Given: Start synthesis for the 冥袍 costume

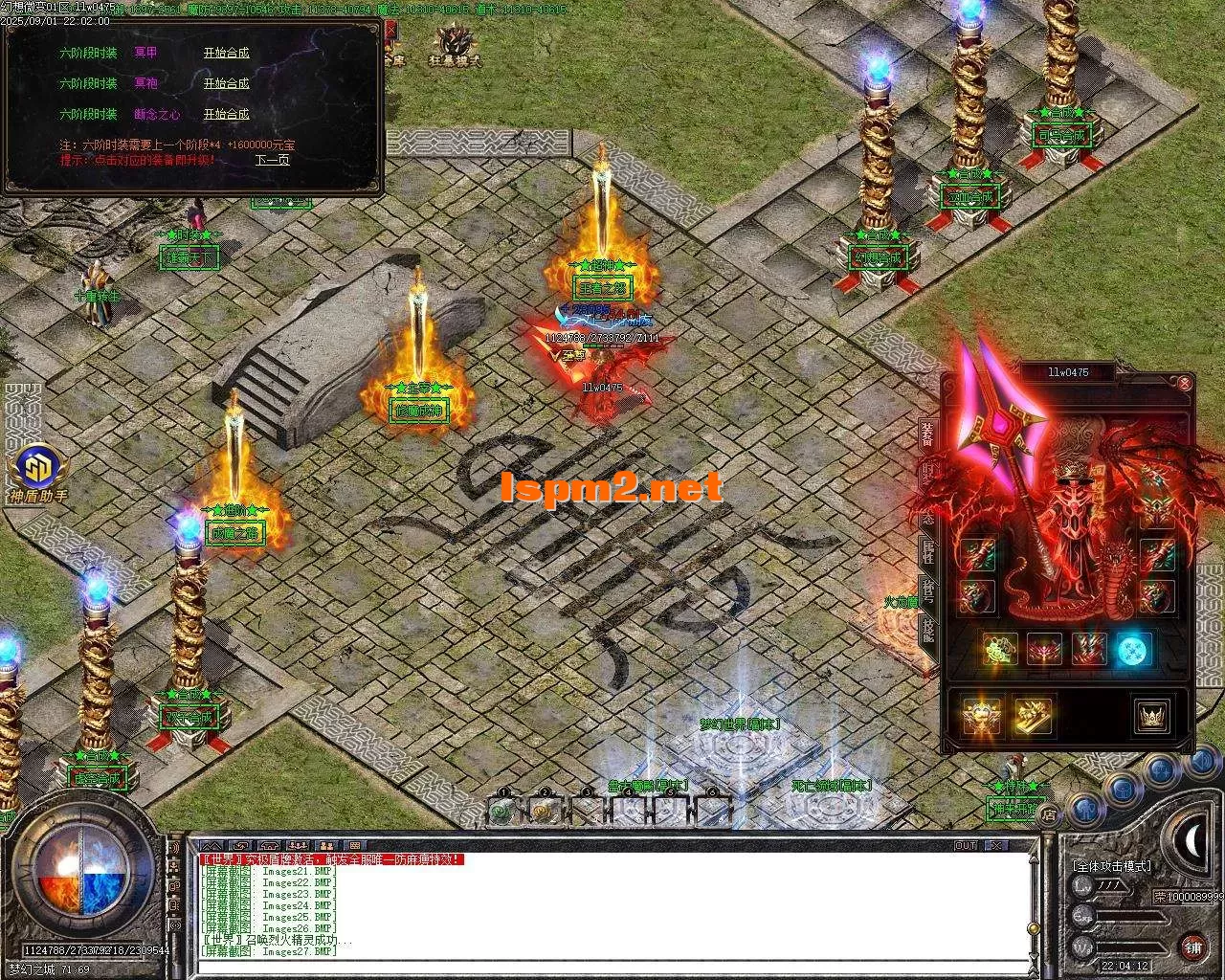Looking at the screenshot, I should (x=226, y=84).
